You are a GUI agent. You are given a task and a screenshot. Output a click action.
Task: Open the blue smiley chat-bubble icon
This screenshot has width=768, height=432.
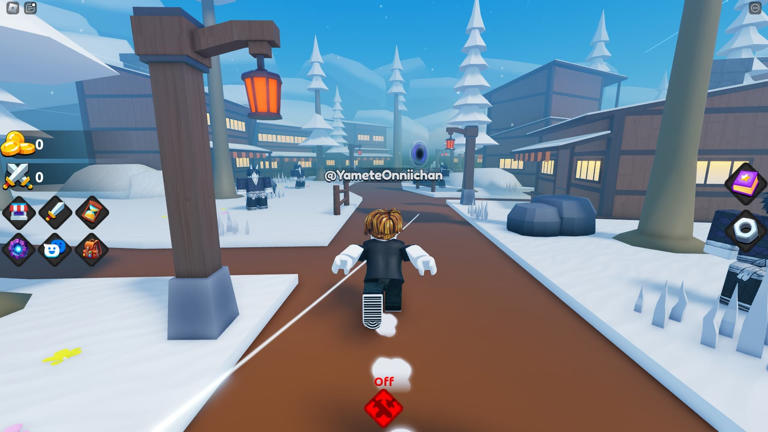[x=55, y=249]
